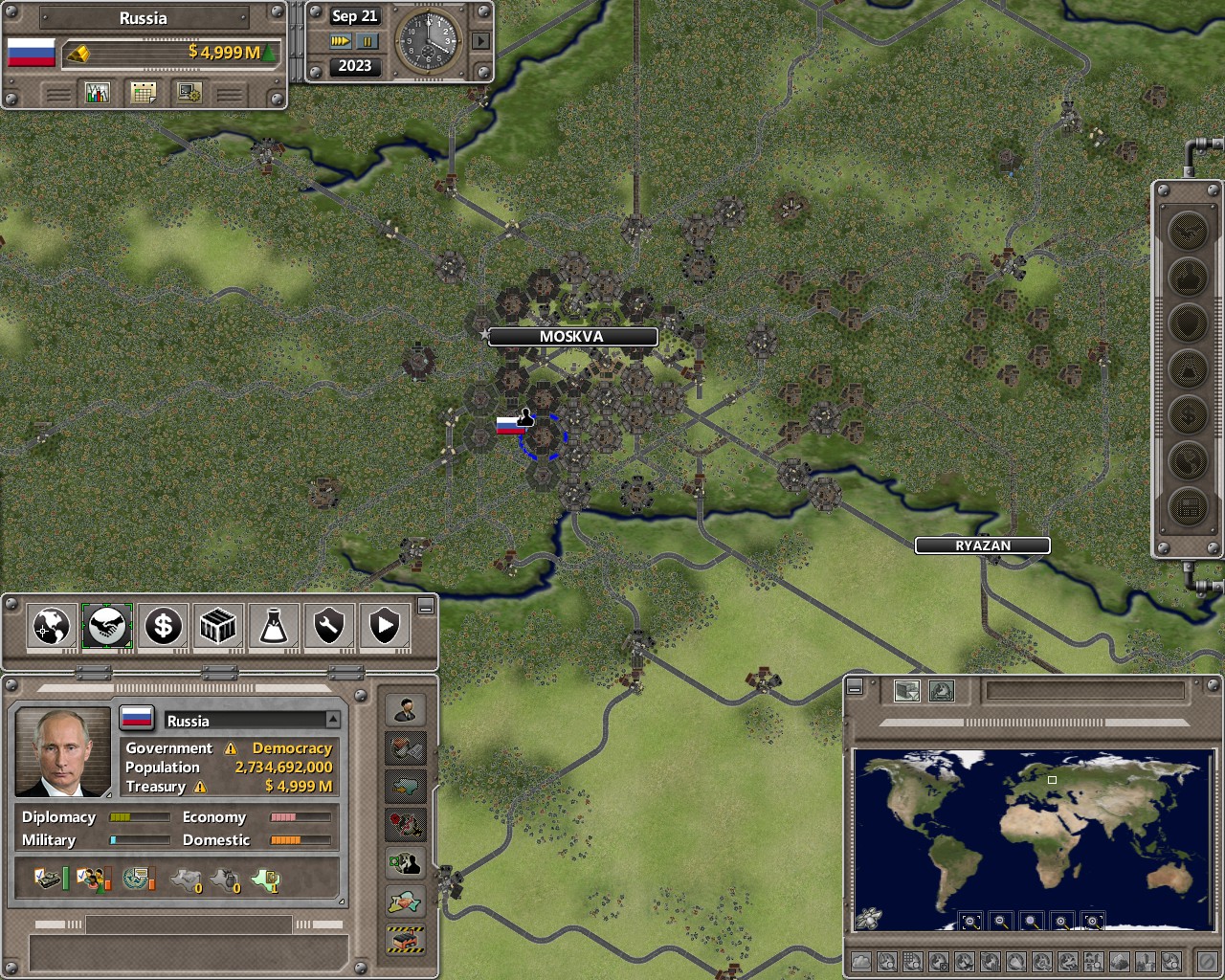Open the hazard-striped factory icon
Image resolution: width=1225 pixels, height=980 pixels.
coord(406,939)
